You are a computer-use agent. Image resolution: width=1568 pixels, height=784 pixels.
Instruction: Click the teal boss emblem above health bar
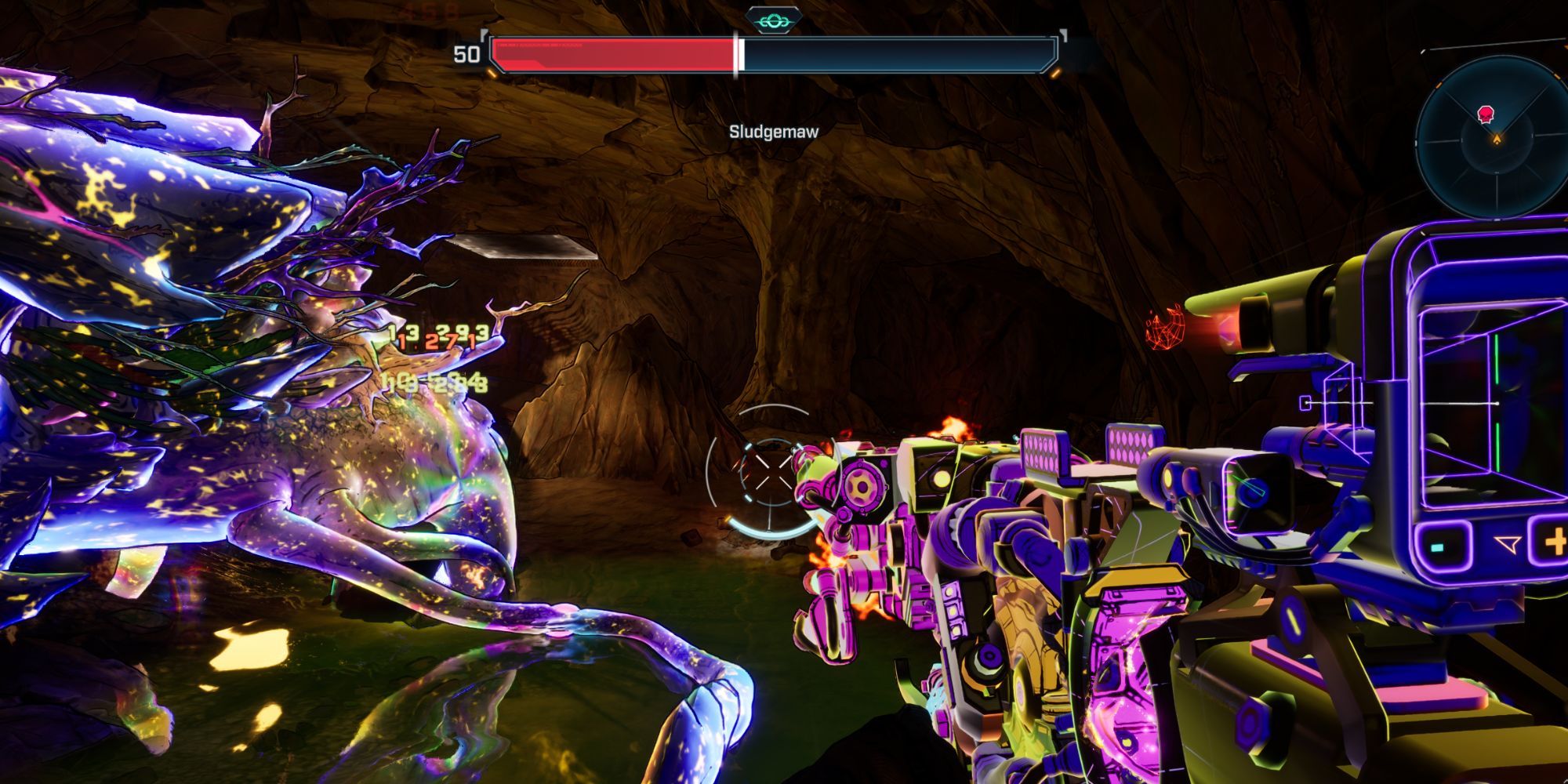[773, 19]
